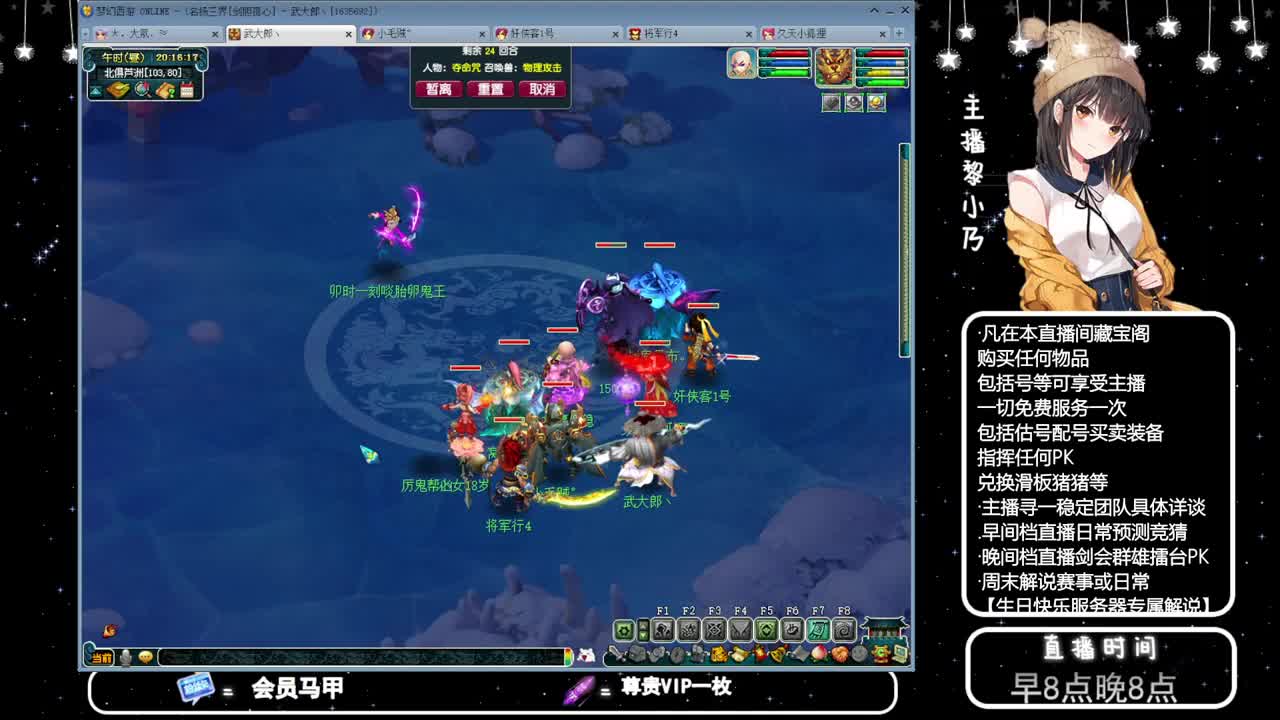Open the chat channel selector left of the input box
This screenshot has height=720, width=1280.
(124, 658)
